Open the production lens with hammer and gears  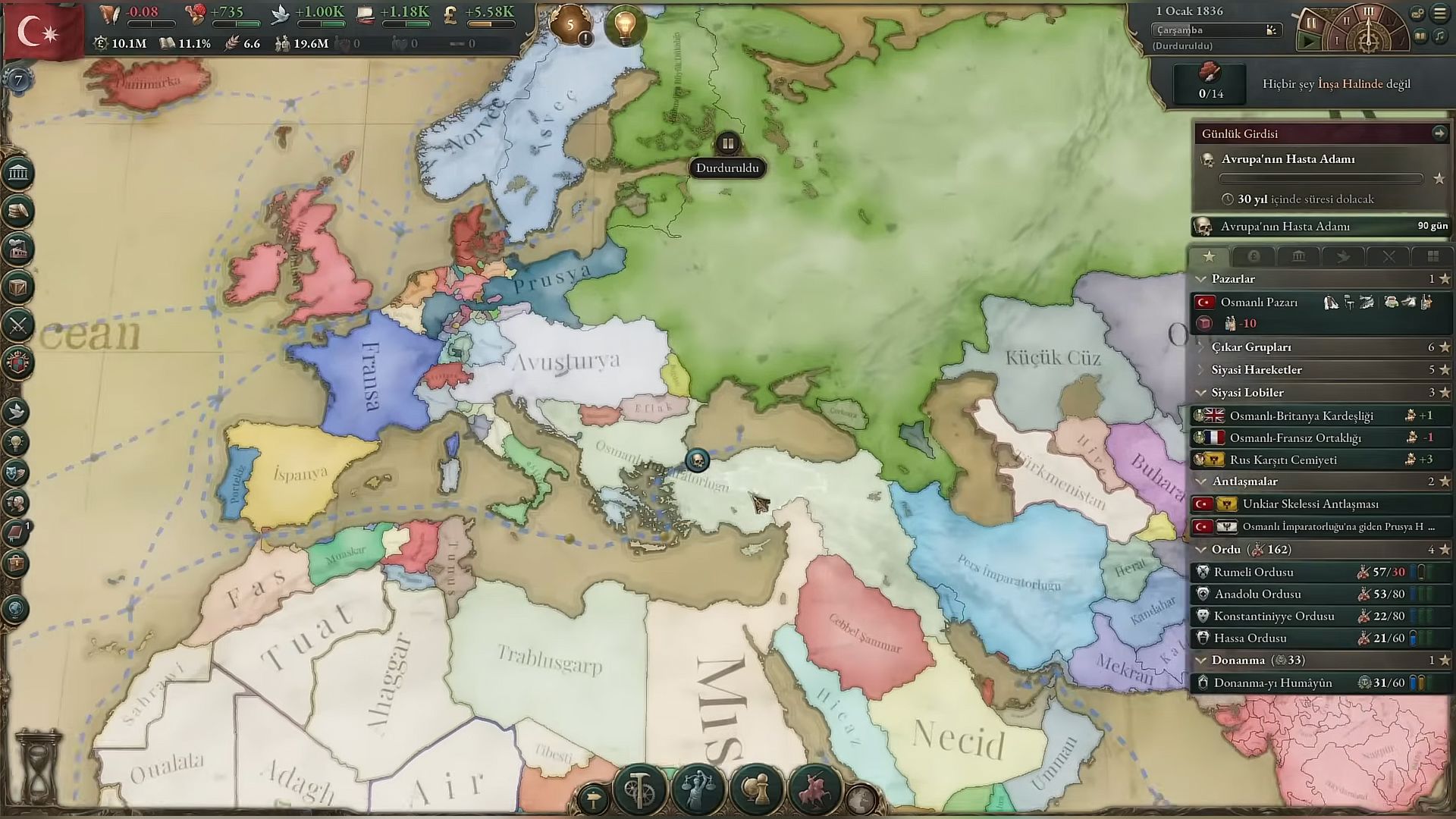coord(639,789)
